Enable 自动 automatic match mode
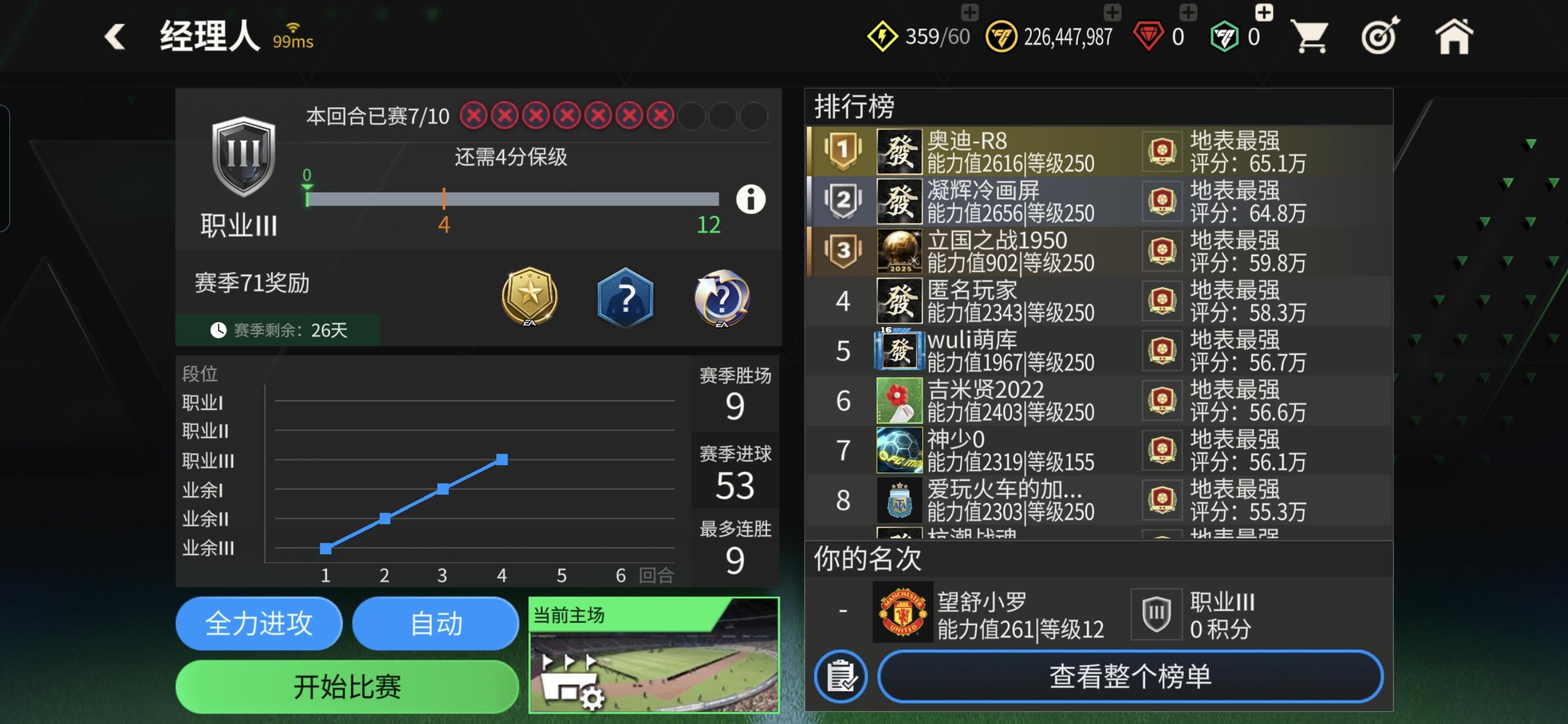The image size is (1568, 724). point(435,623)
